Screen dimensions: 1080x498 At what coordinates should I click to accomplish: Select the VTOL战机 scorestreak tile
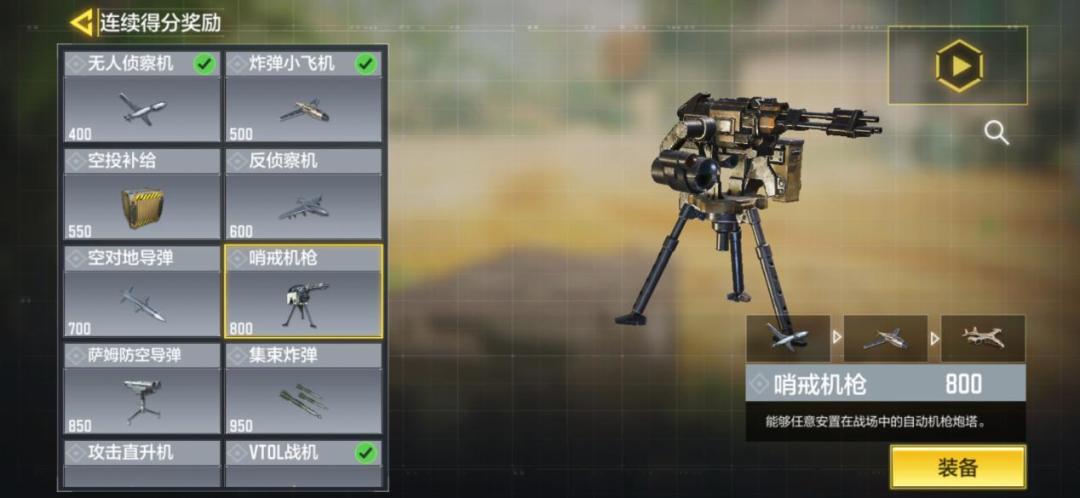pos(303,463)
